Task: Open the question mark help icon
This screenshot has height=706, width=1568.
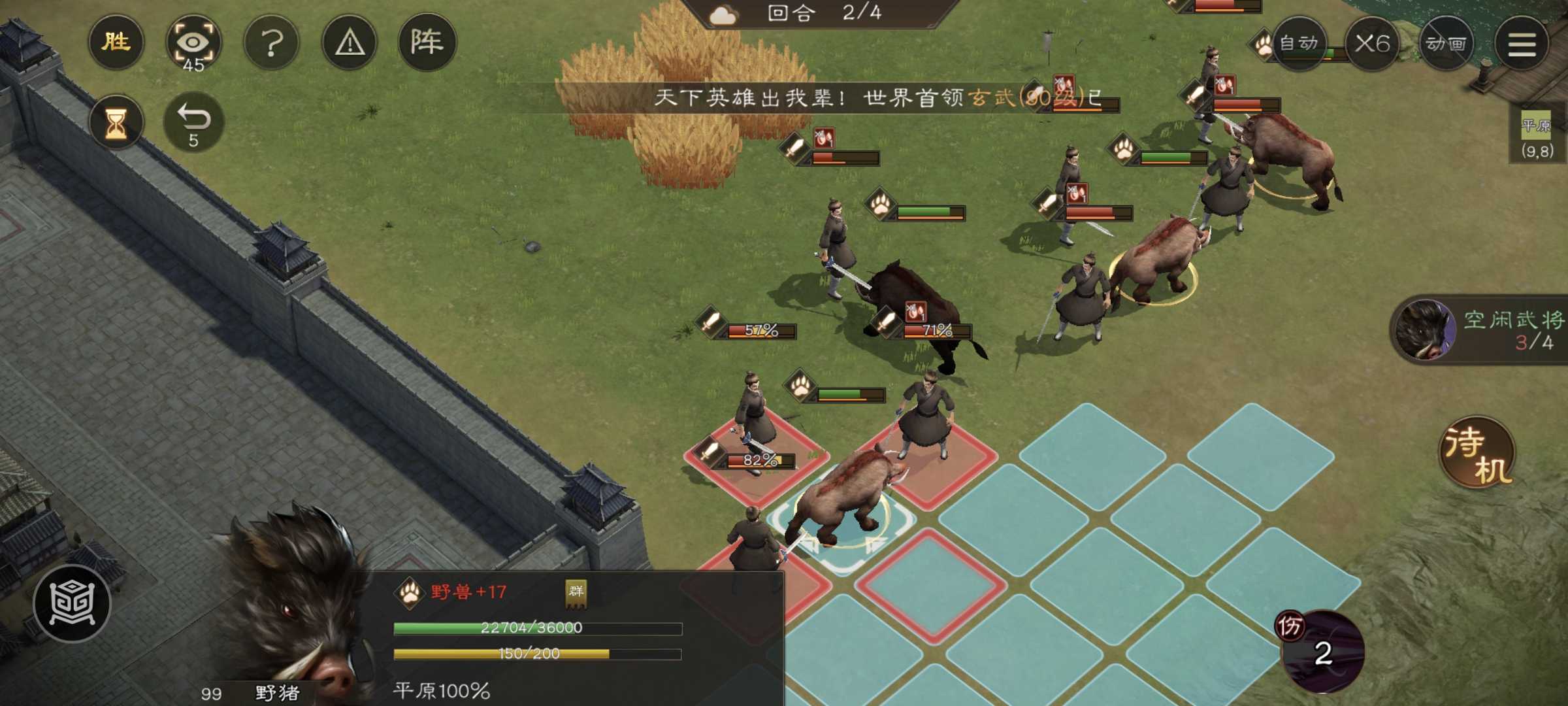Action: [272, 42]
